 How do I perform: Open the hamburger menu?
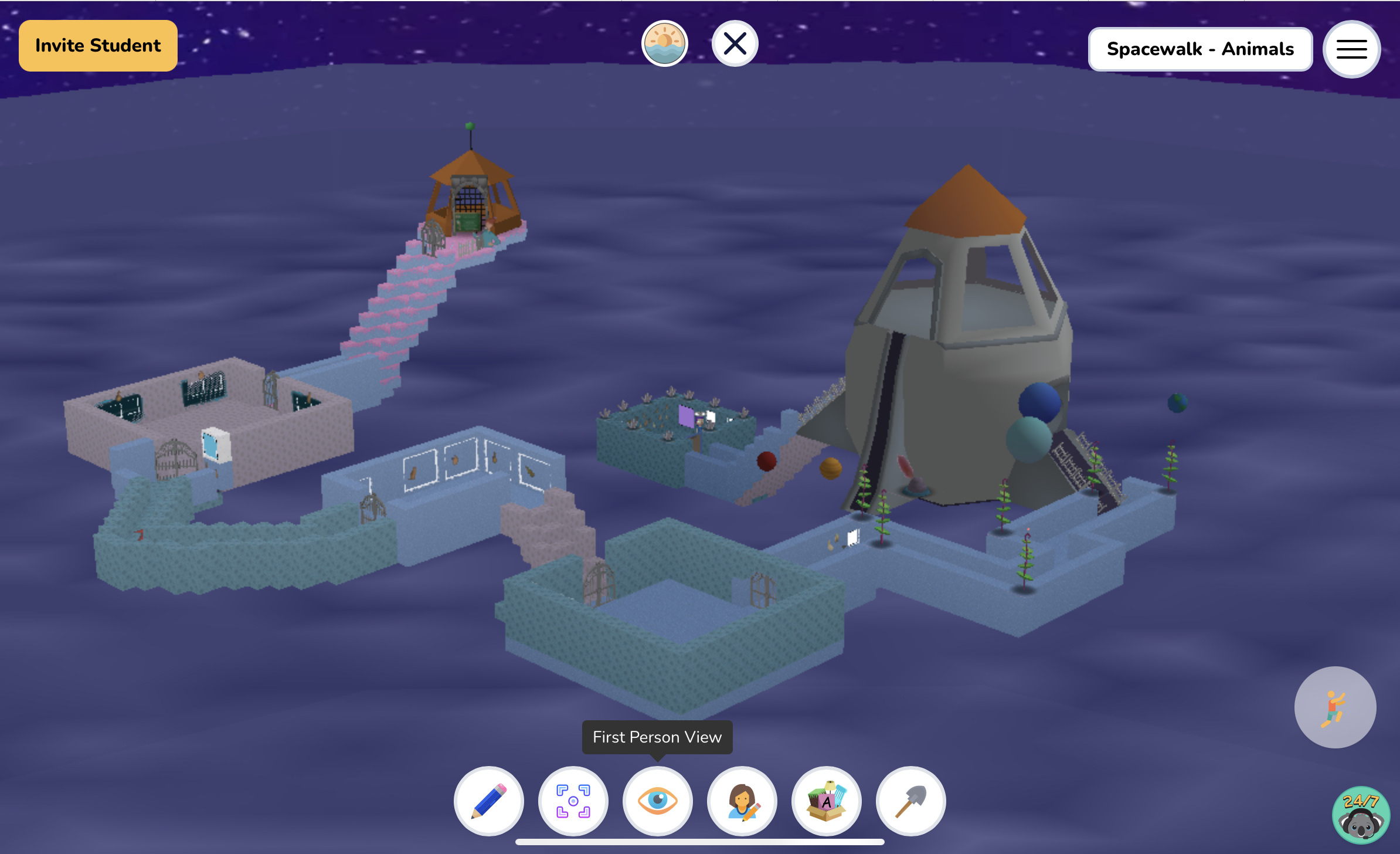(x=1351, y=49)
